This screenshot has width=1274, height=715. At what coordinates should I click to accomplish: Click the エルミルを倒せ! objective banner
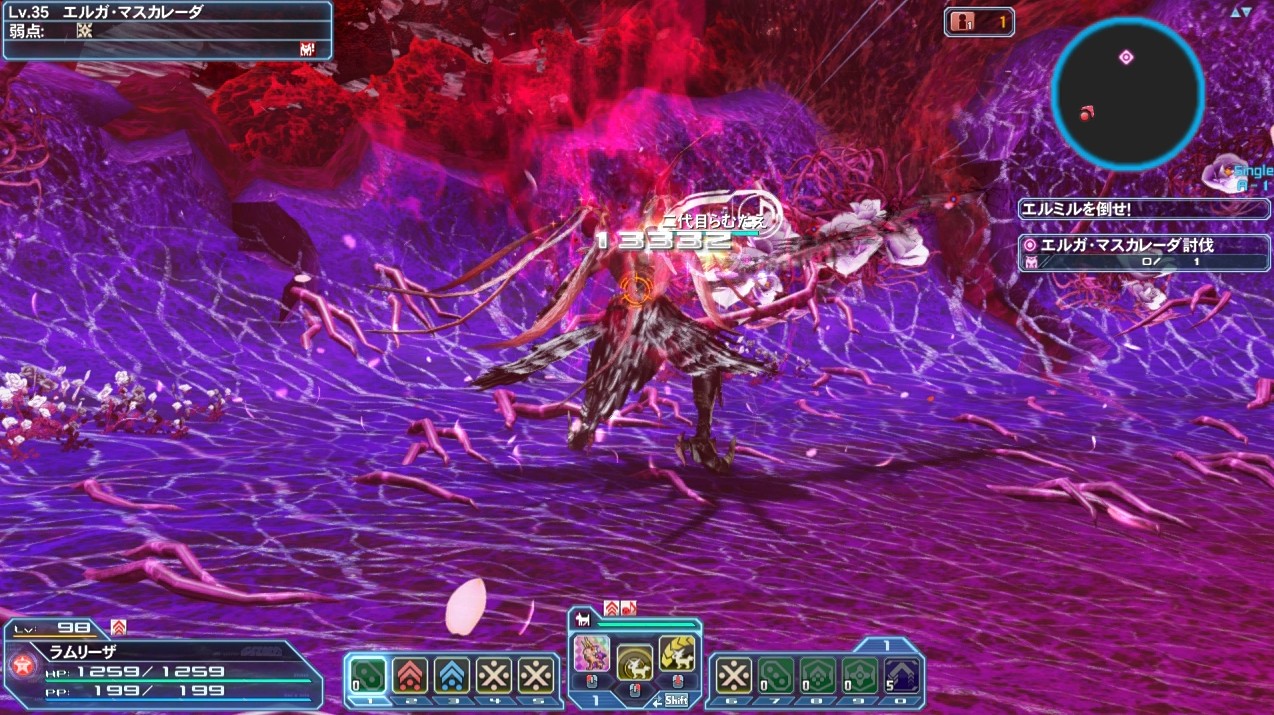pos(1143,210)
